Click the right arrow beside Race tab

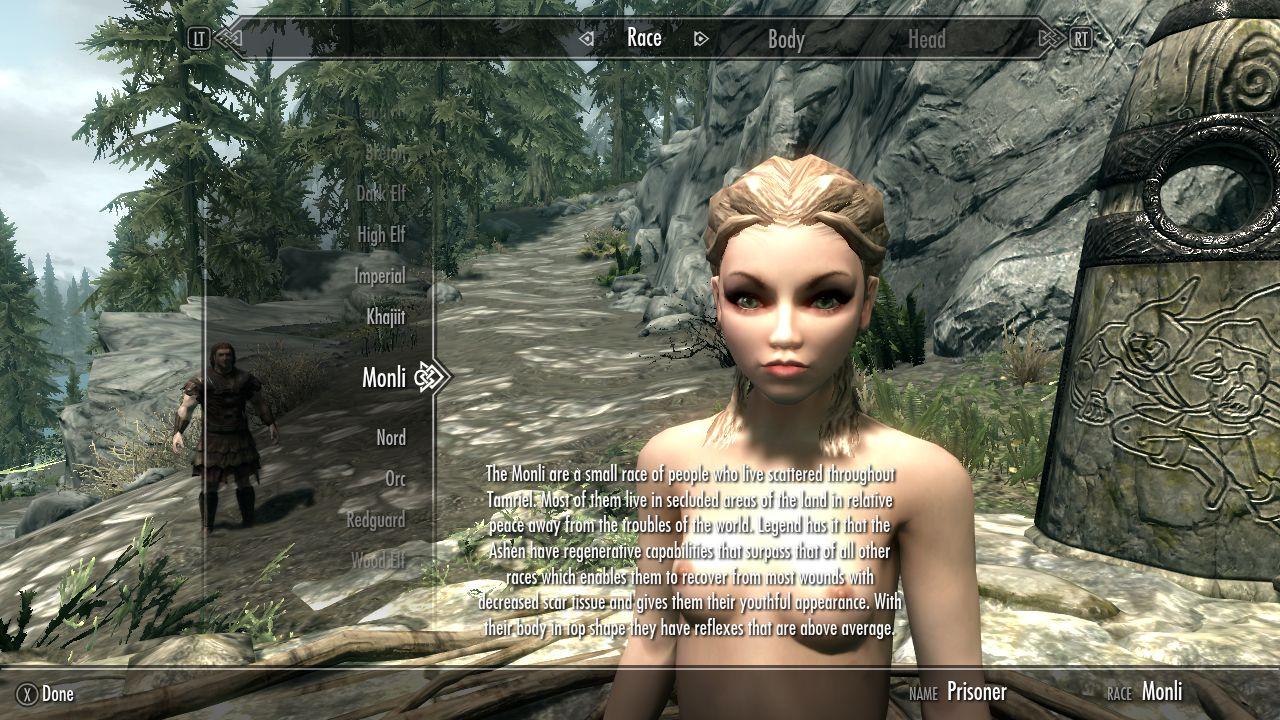point(701,39)
